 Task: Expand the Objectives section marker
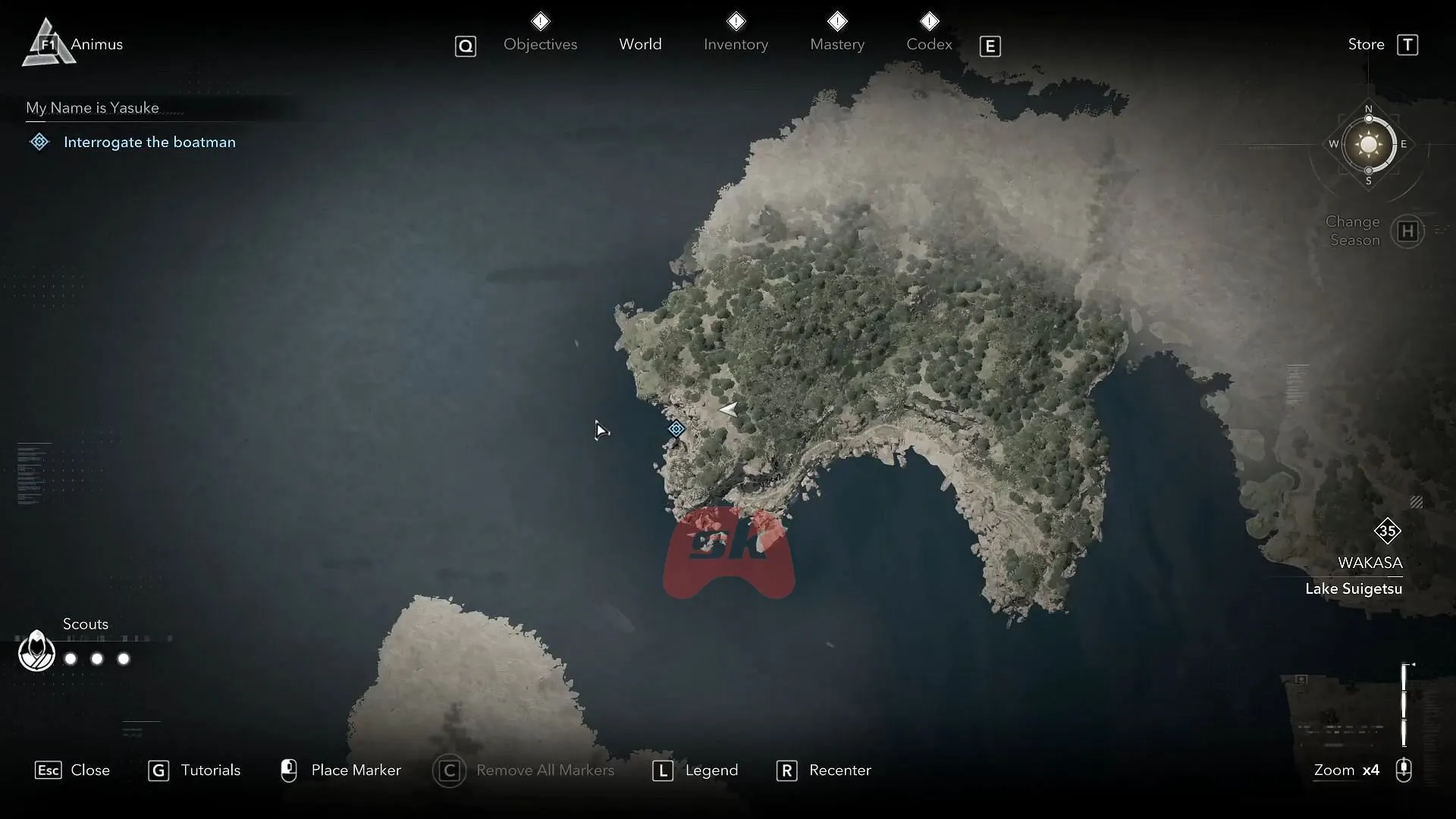541,20
